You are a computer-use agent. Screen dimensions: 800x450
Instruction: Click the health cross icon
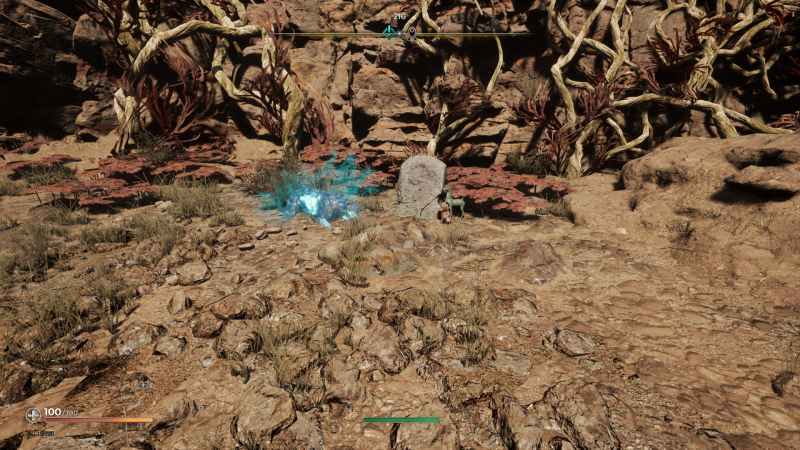pos(33,413)
